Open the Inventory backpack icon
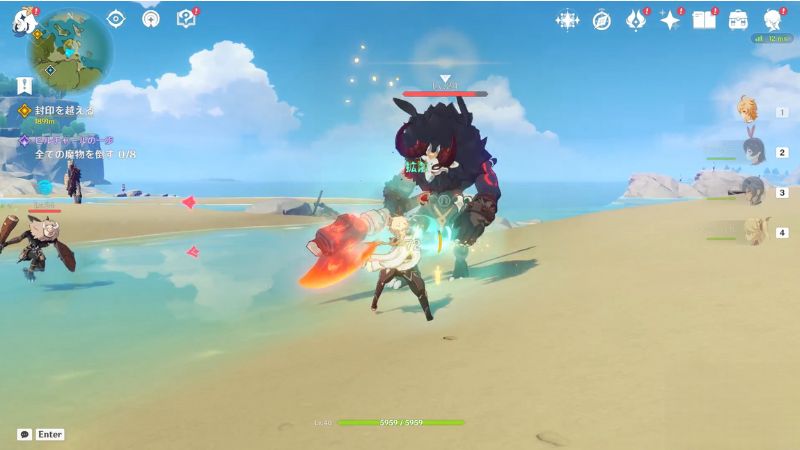 739,20
